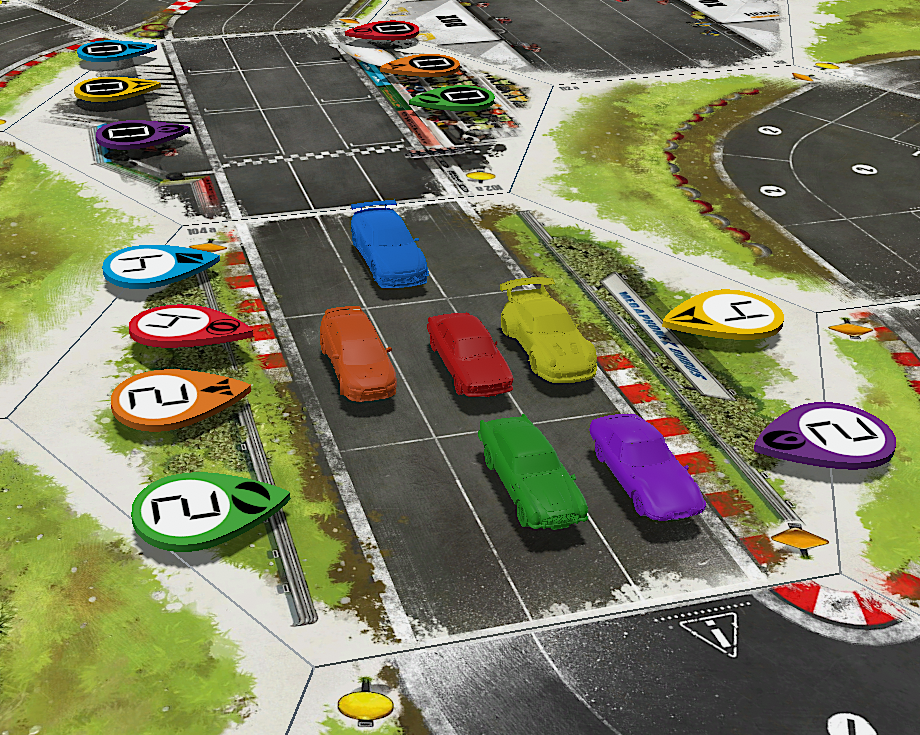Image resolution: width=920 pixels, height=735 pixels.
Task: Pick the red car piece
Action: pos(469,353)
